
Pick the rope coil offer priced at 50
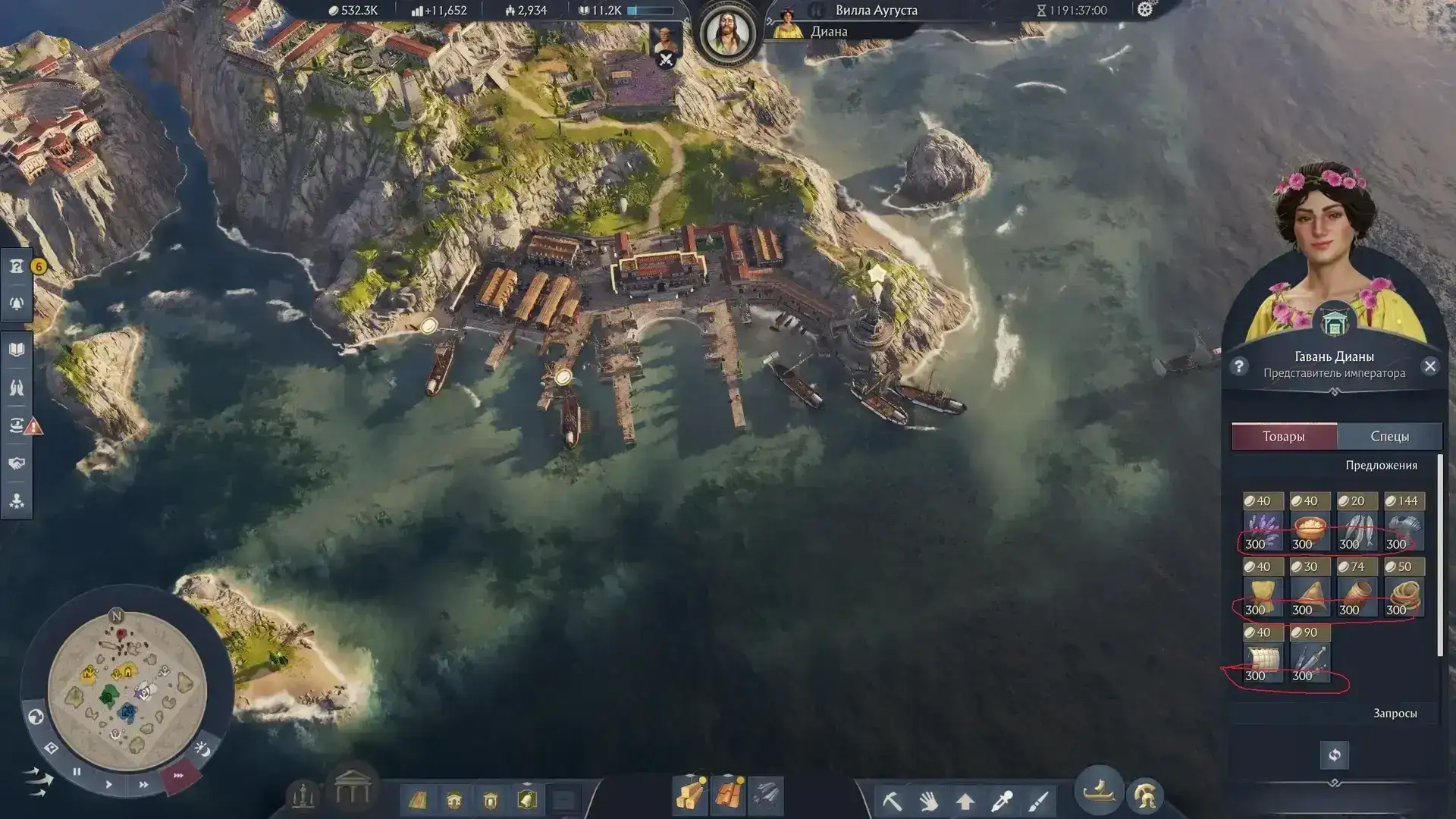click(x=1404, y=589)
